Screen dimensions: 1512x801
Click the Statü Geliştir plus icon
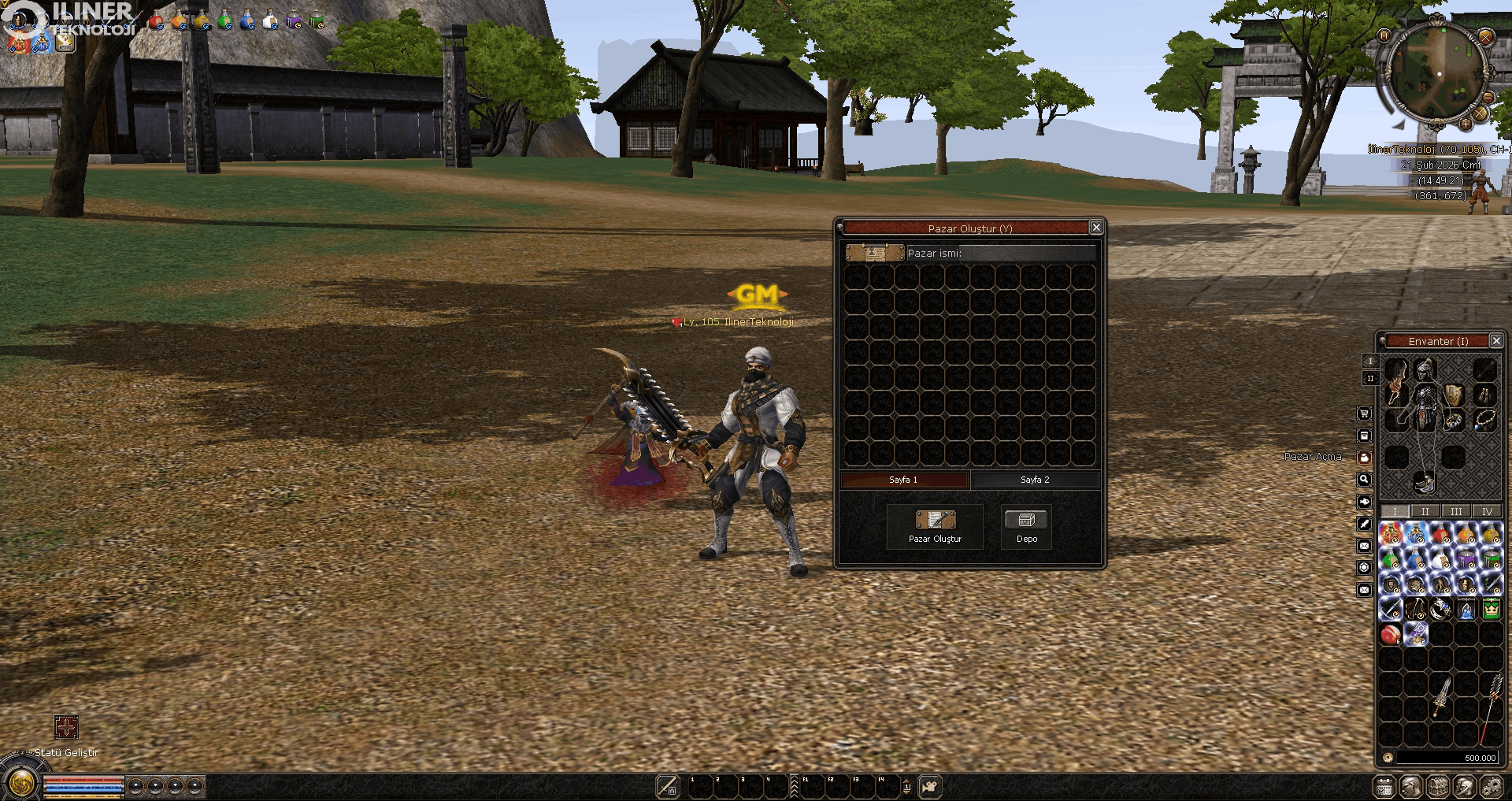(x=66, y=727)
